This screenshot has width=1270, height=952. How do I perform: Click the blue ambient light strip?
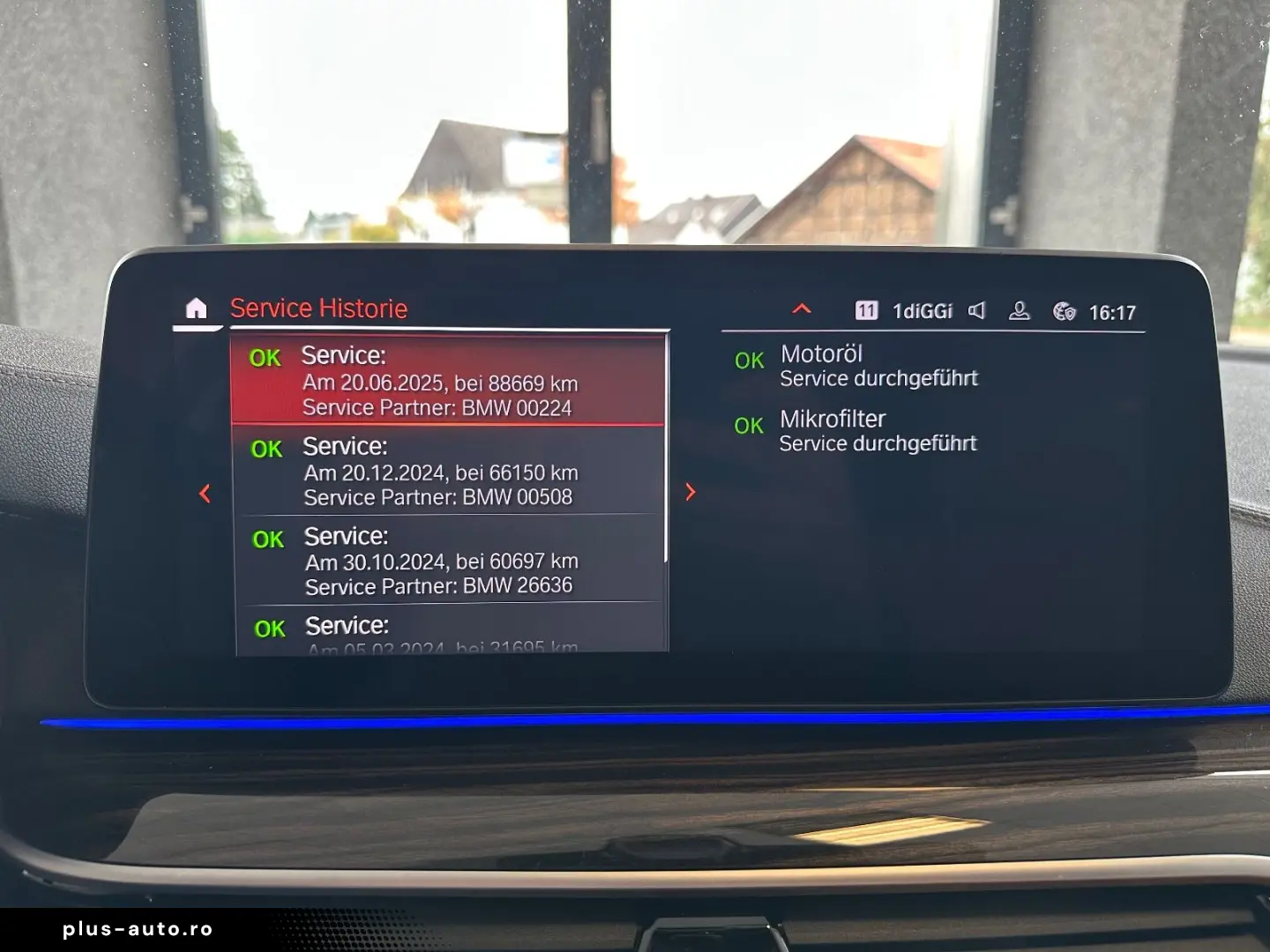(x=635, y=720)
